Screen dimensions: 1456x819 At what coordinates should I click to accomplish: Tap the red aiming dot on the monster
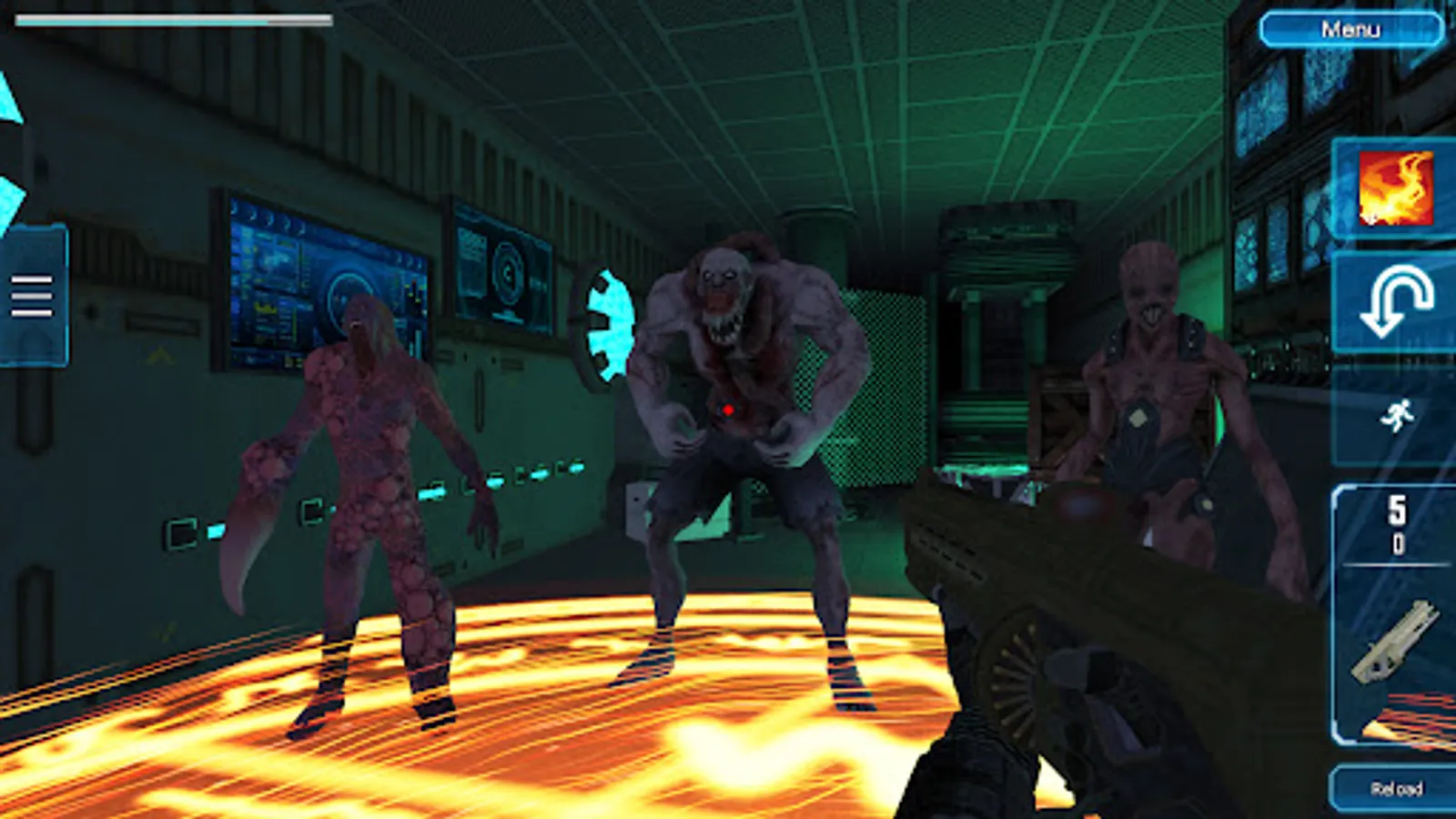tap(728, 410)
